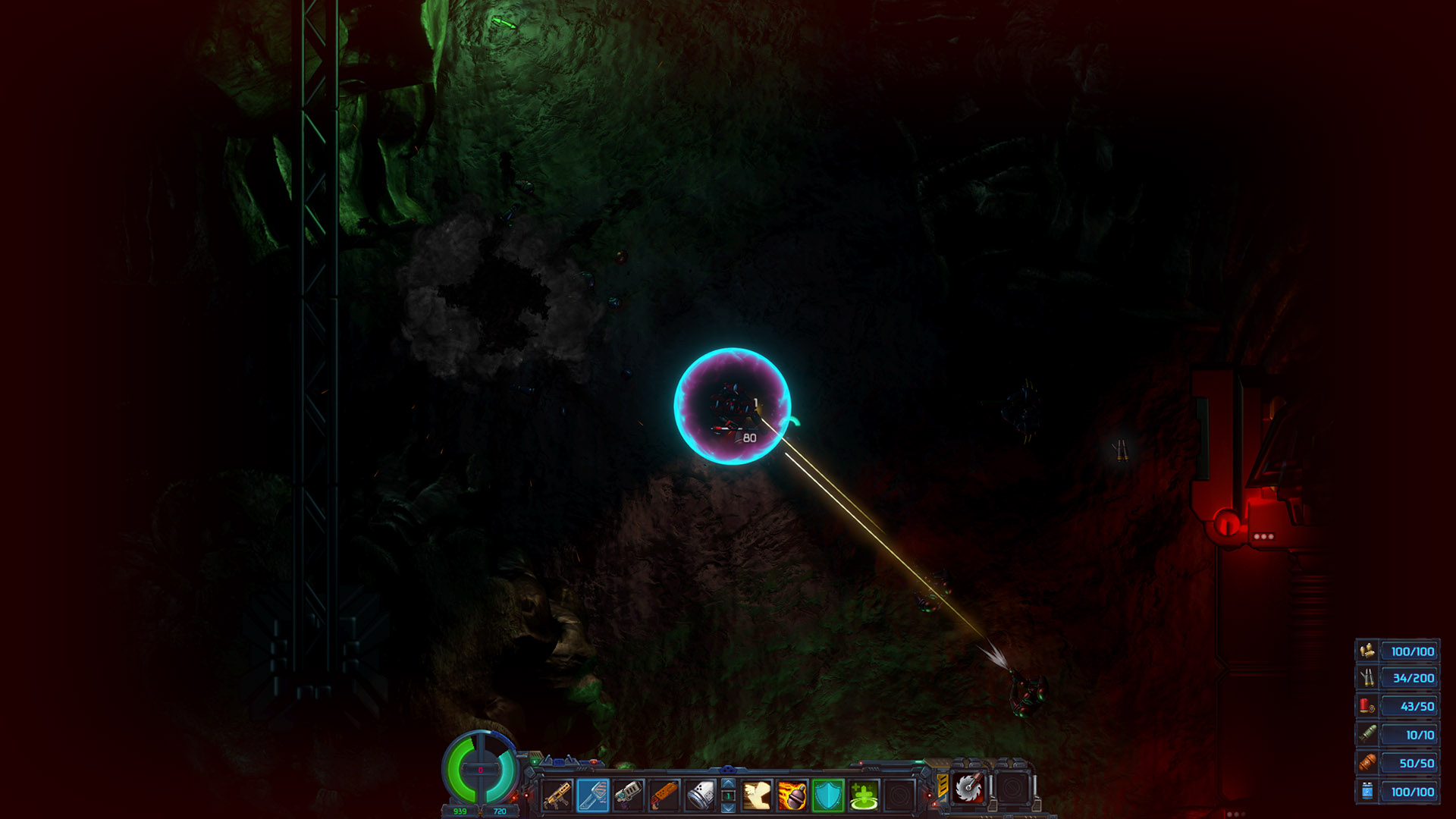
Task: Click the up arrow above the counter
Action: tap(727, 783)
